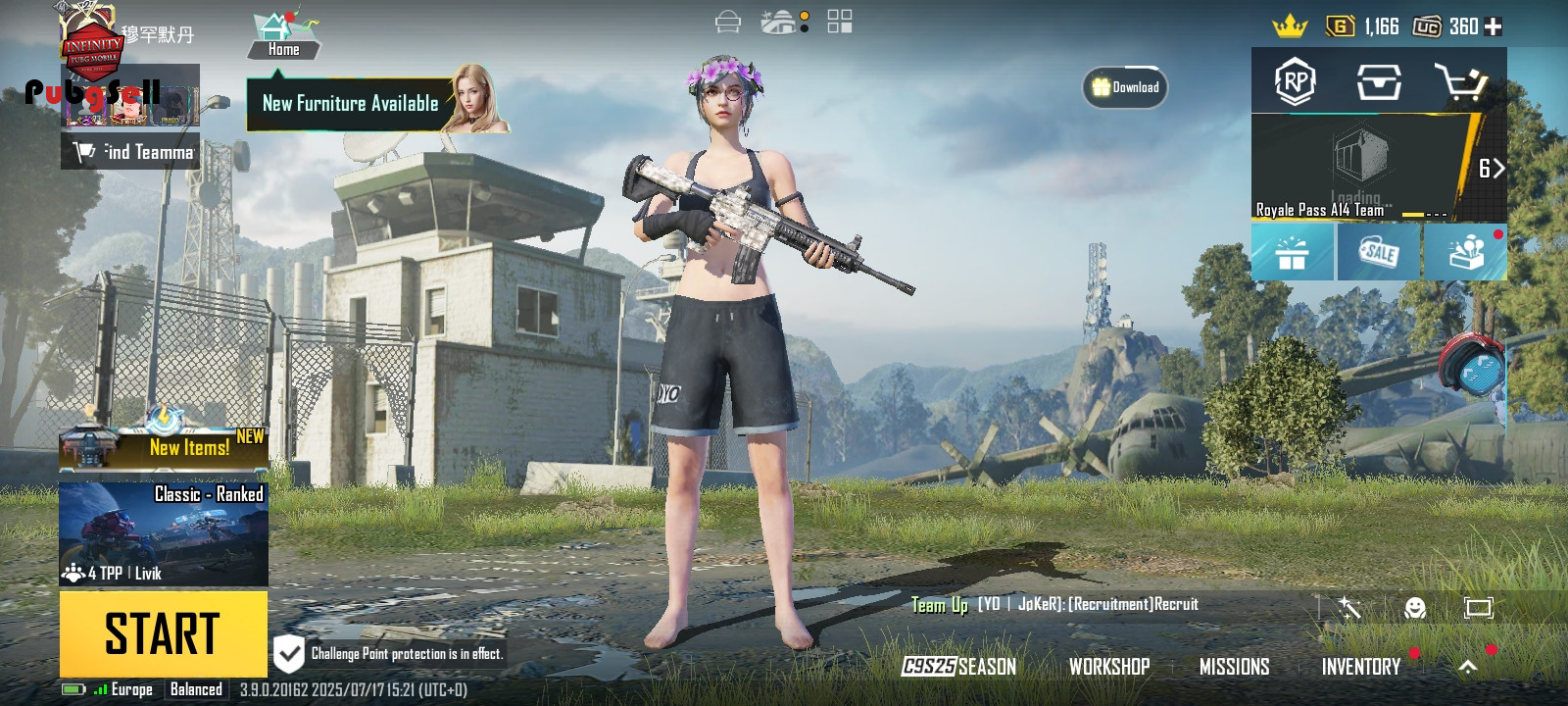Tap the yellow START button

[163, 632]
